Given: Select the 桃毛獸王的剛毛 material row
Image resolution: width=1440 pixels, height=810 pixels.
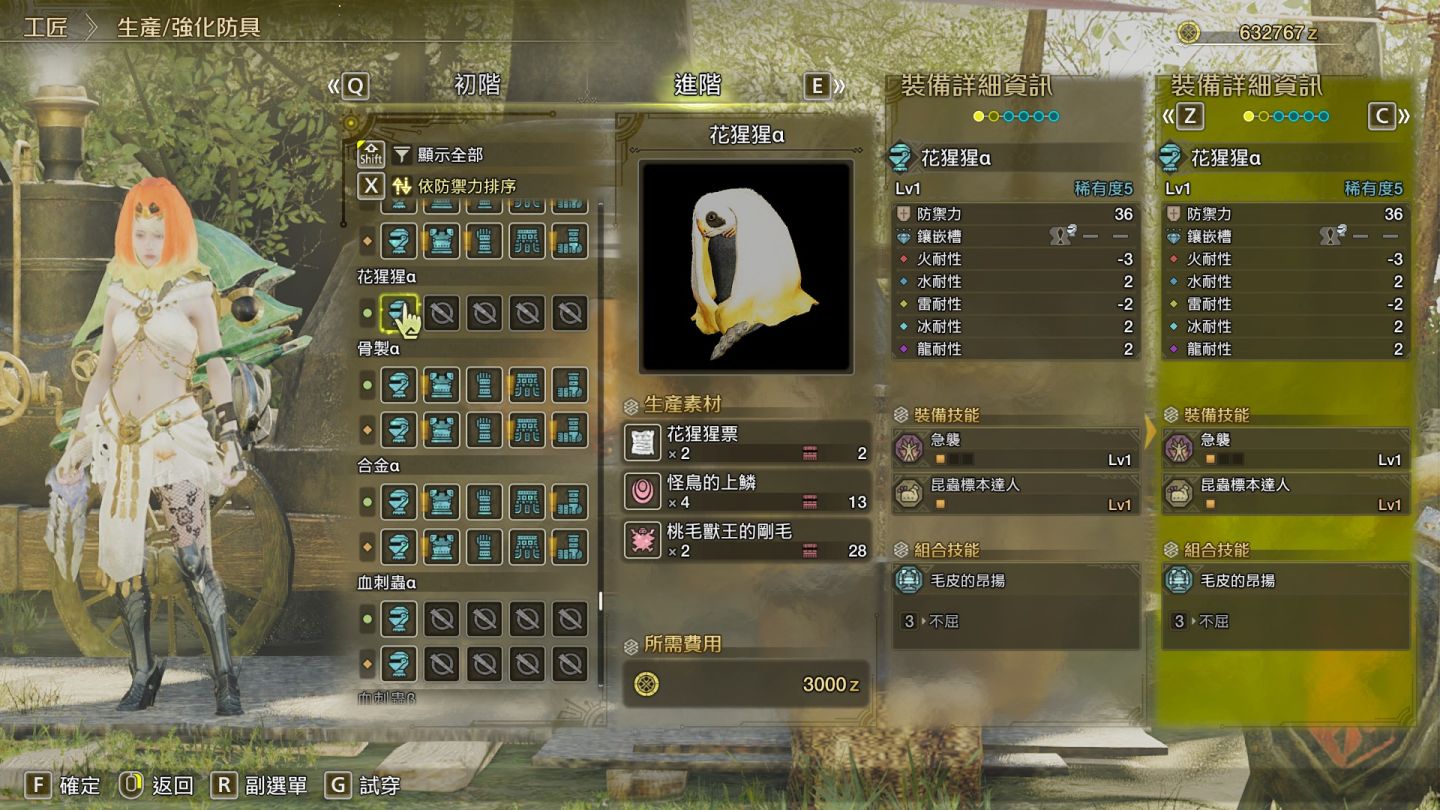Looking at the screenshot, I should (x=745, y=540).
